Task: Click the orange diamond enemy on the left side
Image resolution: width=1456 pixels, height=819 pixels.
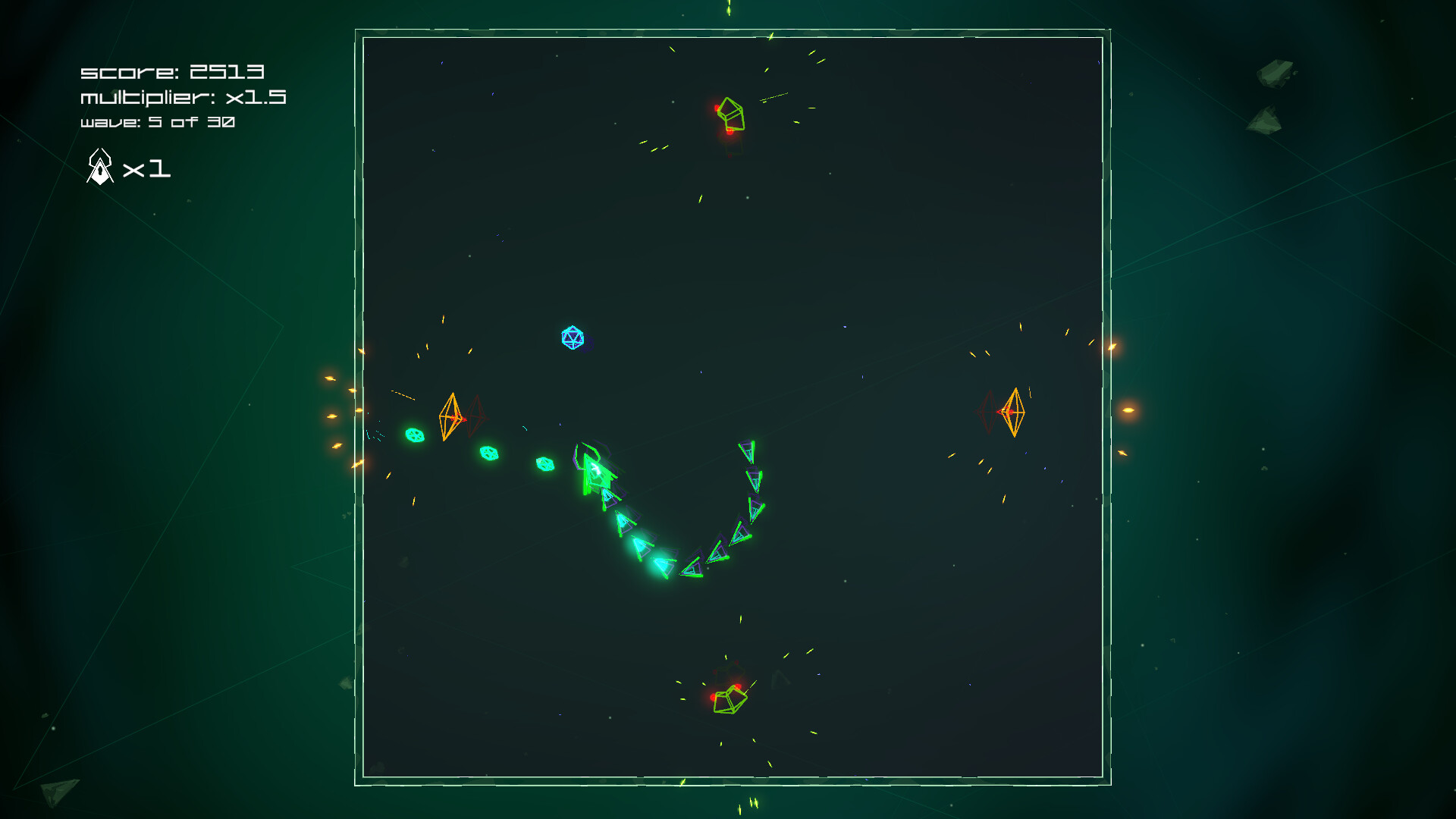Action: tap(453, 416)
